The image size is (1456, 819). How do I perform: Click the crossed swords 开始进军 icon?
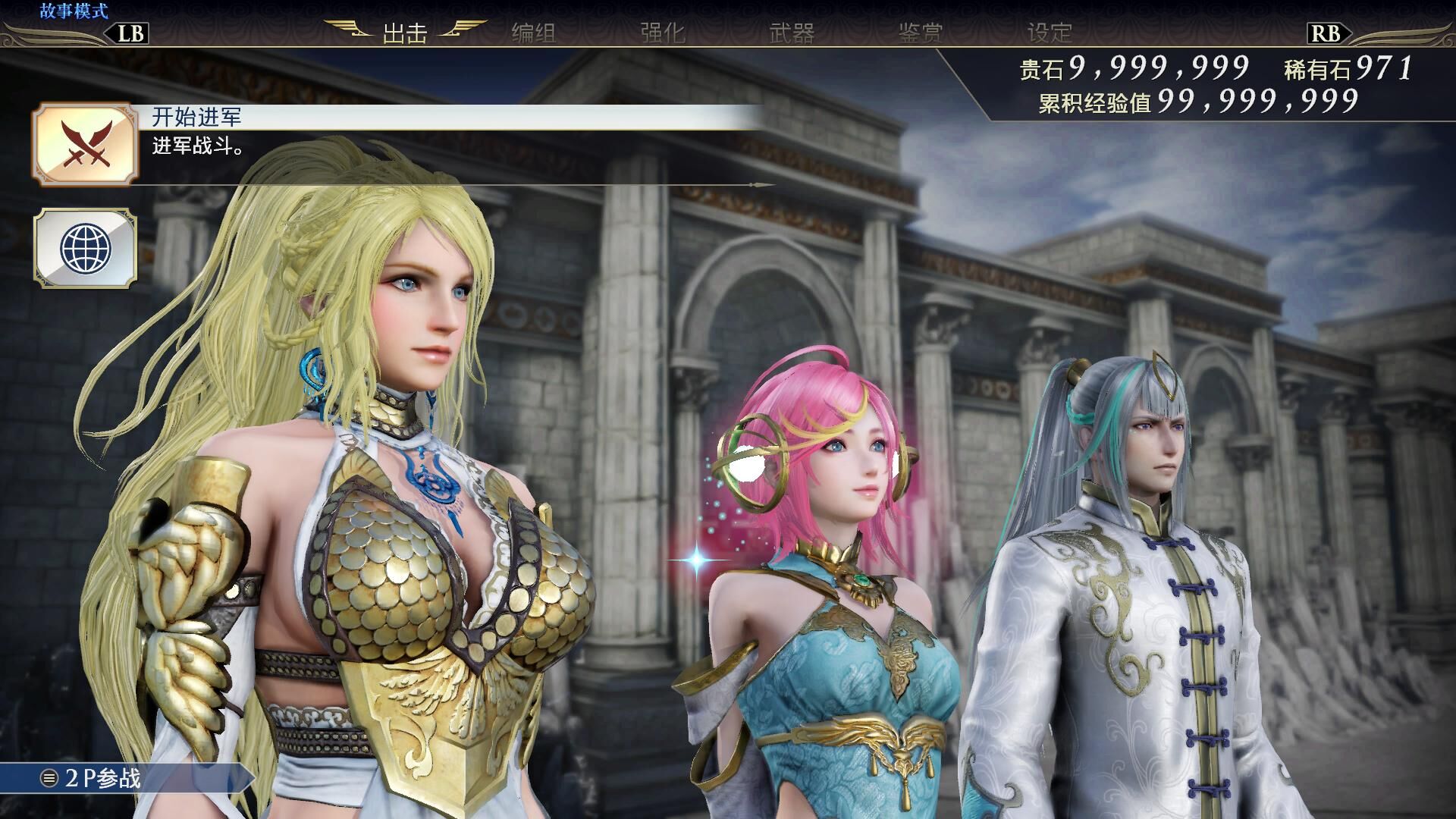click(85, 145)
